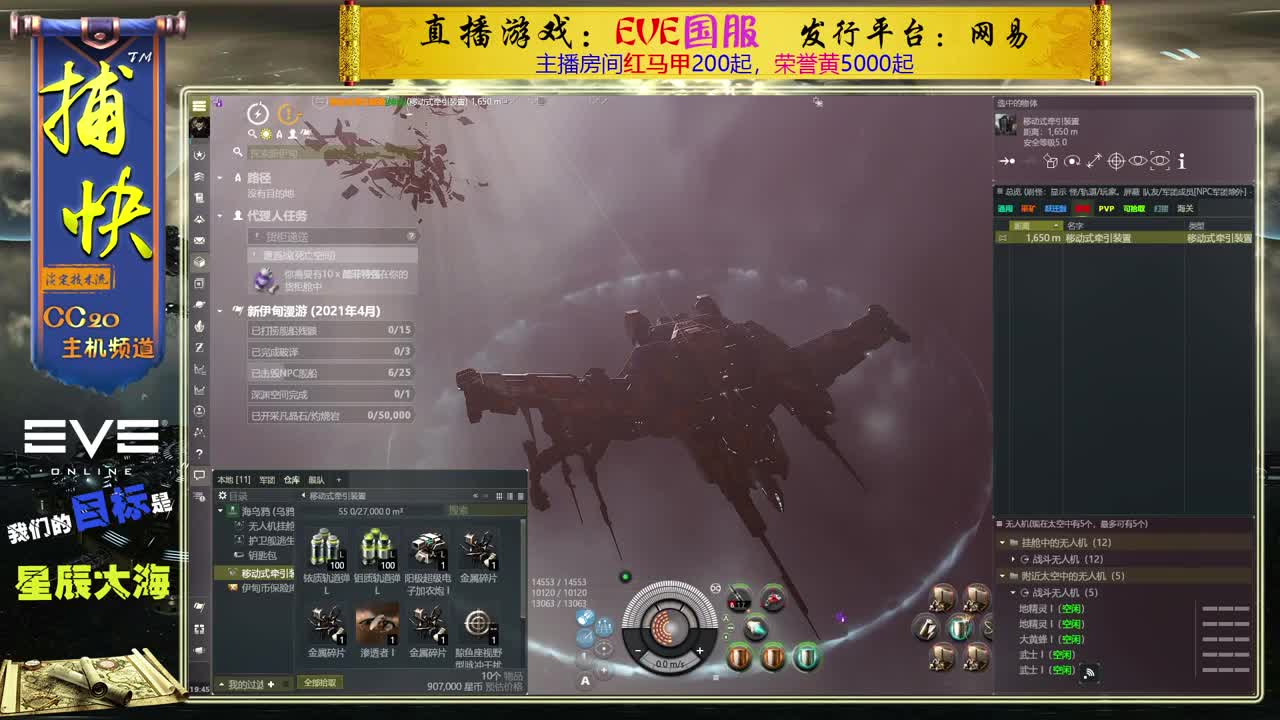
Task: Select the orbit icon in selected item panel
Action: coord(1072,161)
